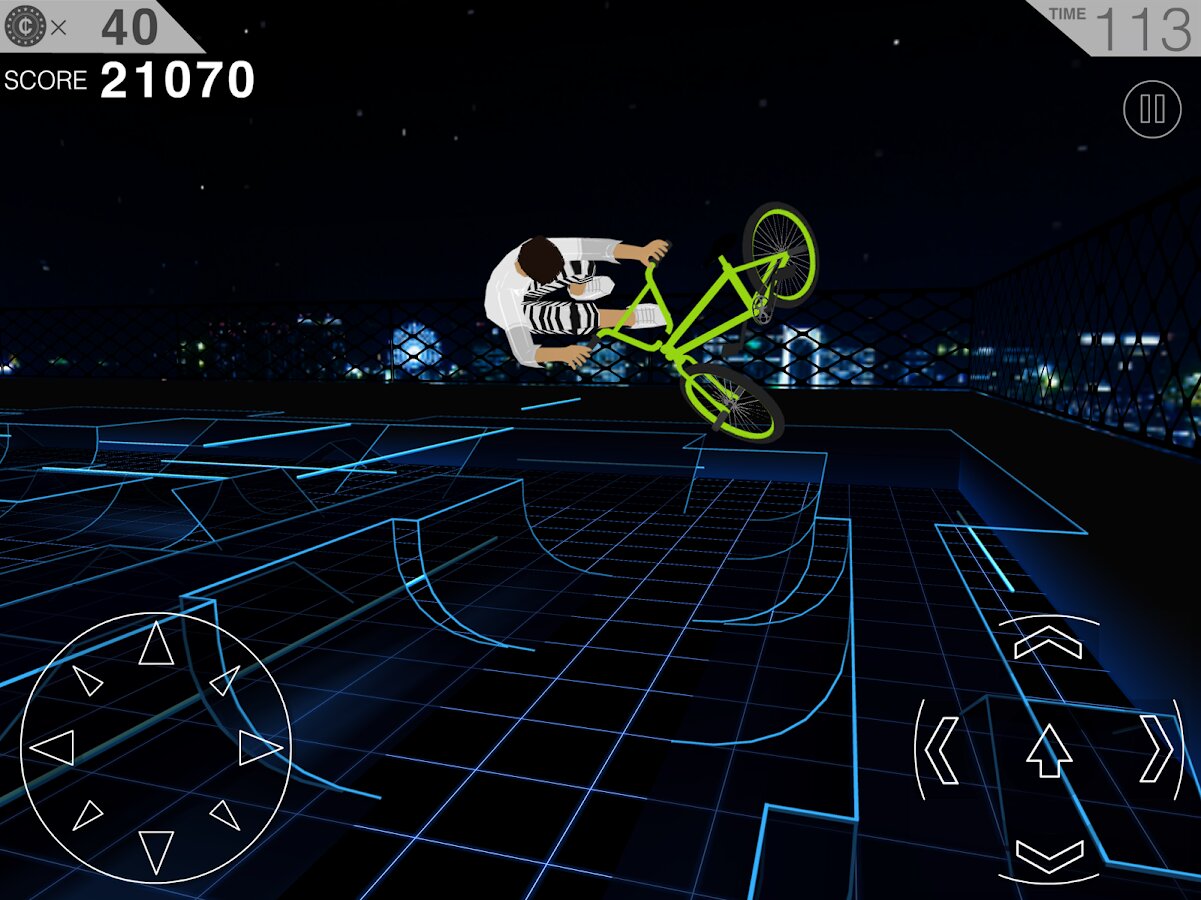Tap the double-chevron right trick button
The image size is (1201, 900).
click(x=1157, y=750)
